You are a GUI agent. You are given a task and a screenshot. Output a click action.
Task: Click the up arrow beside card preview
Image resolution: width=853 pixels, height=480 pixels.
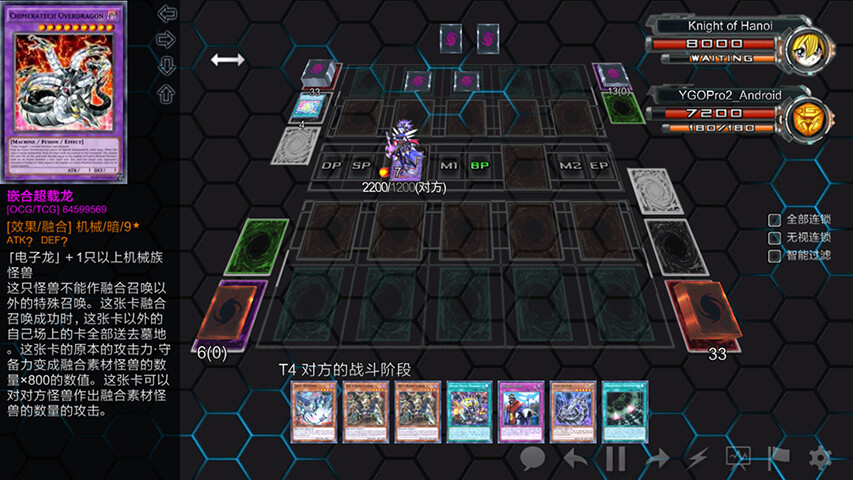tap(167, 92)
